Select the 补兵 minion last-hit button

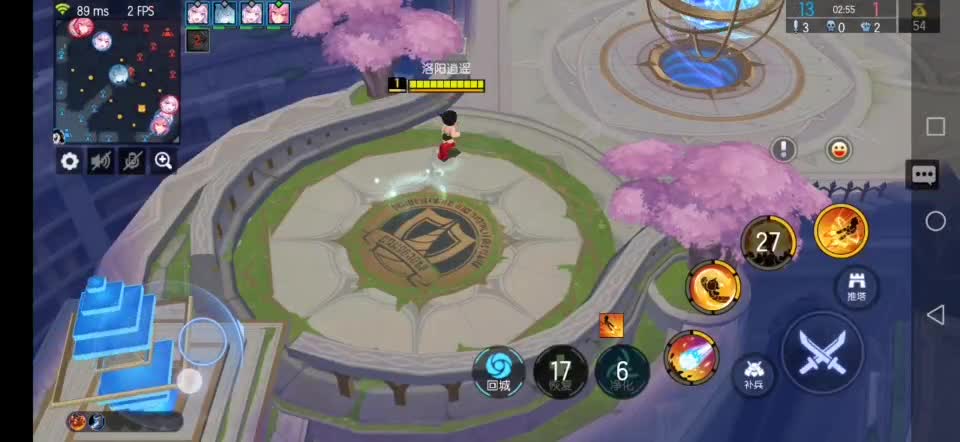point(754,374)
